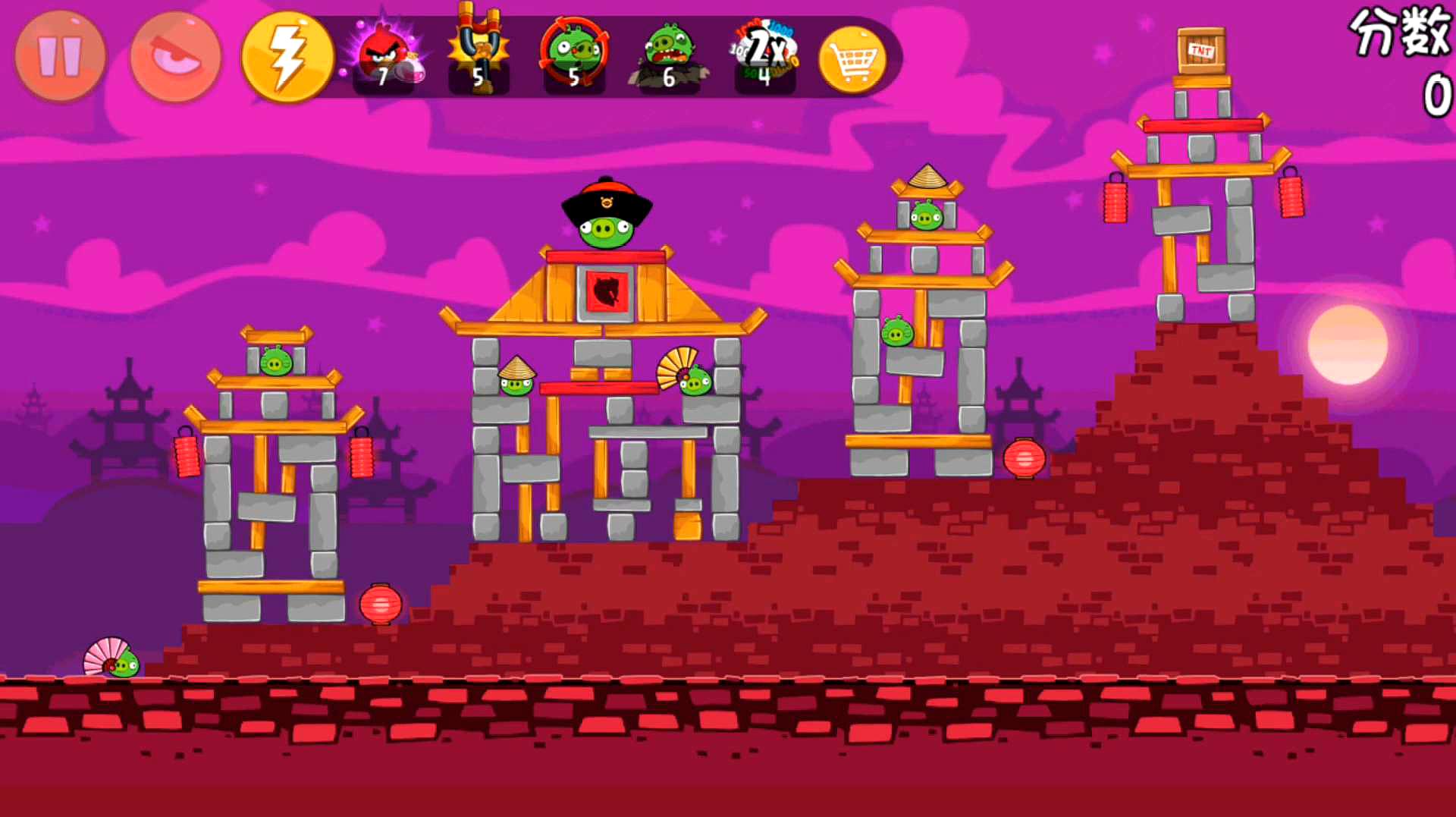Toggle the lightning bolt power-up bar

[x=287, y=56]
